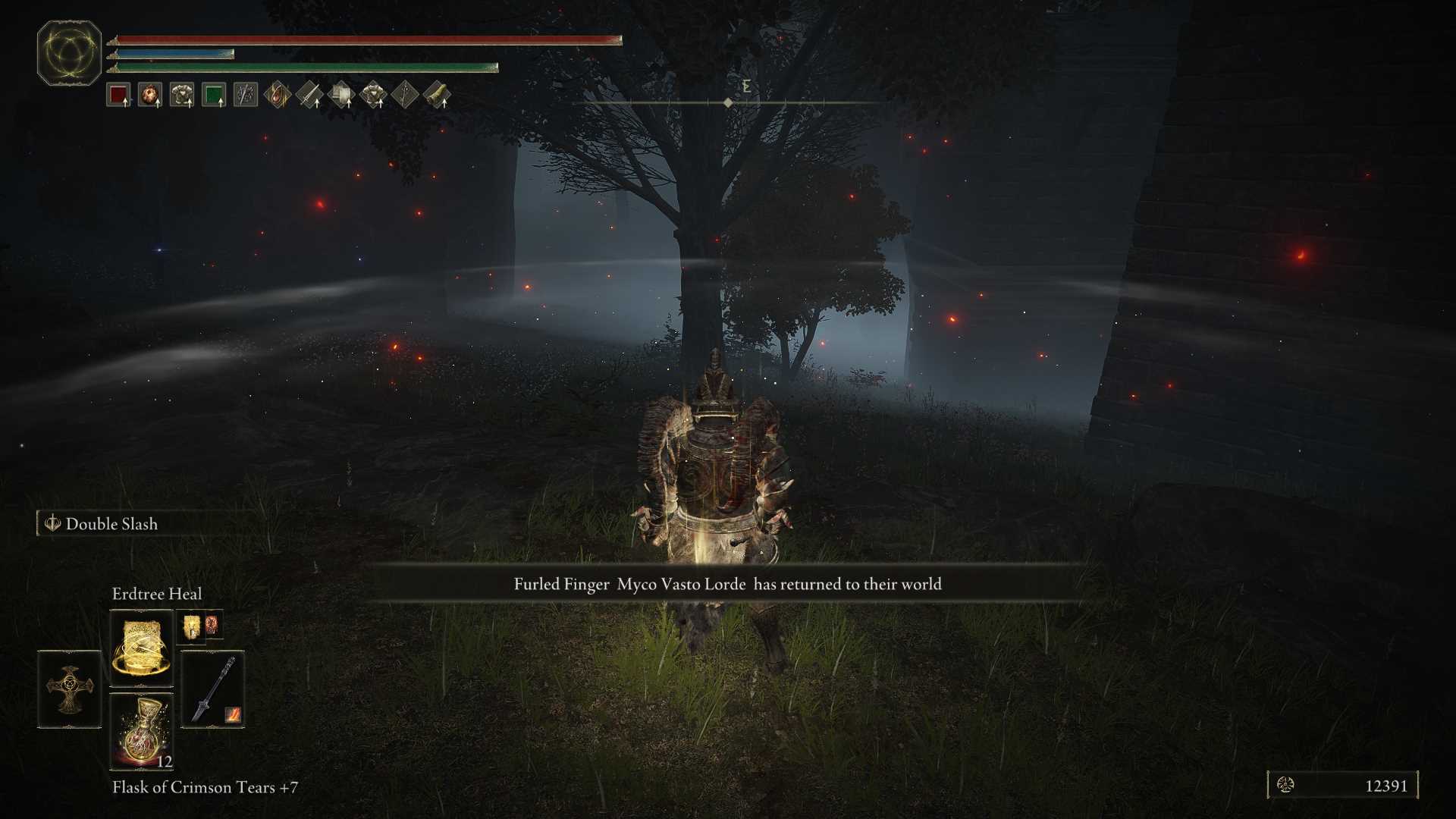Inspect the red square HP boost status
Viewport: 1456px width, 819px height.
tap(118, 96)
